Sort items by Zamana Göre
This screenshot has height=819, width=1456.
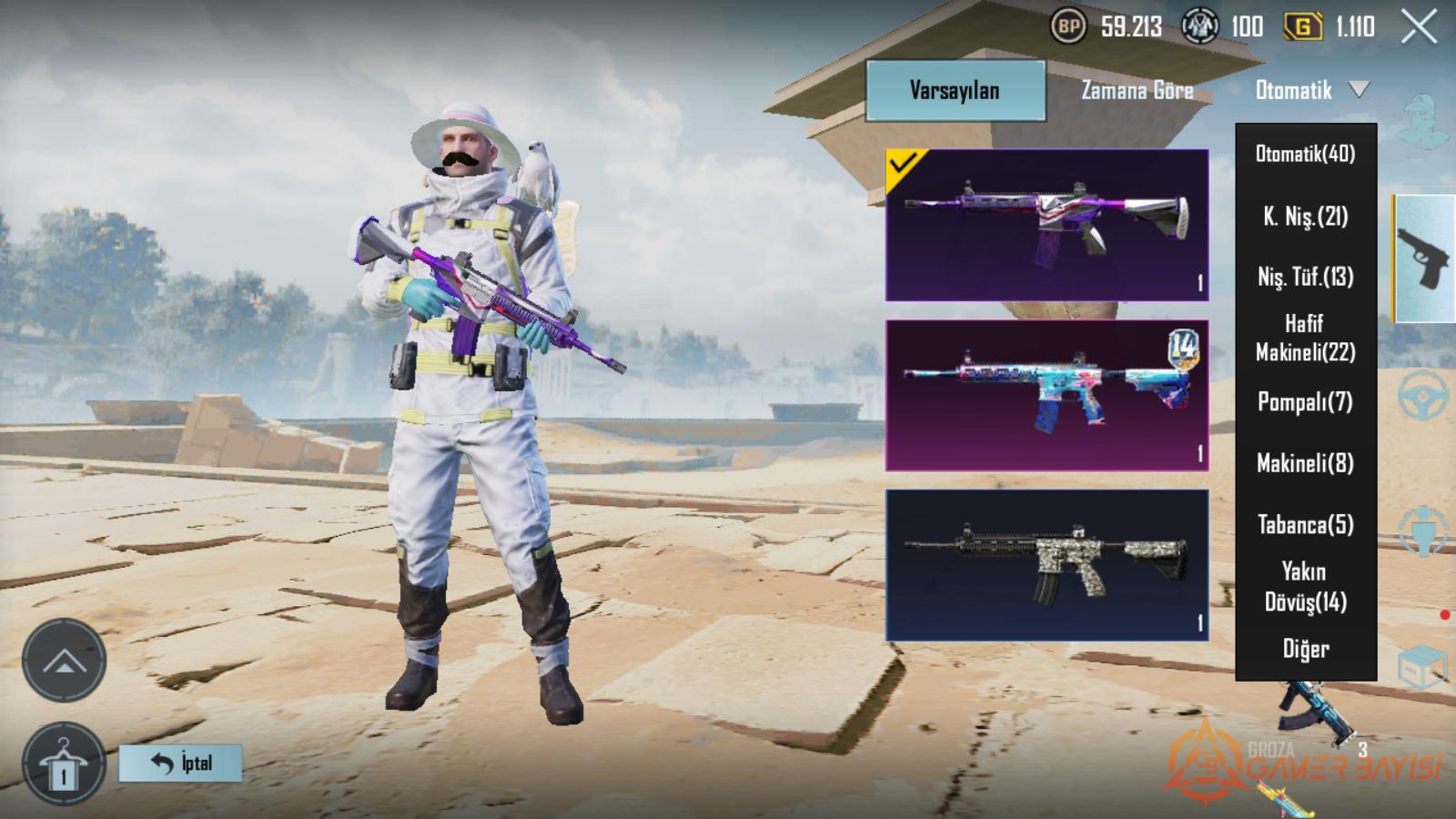click(x=1137, y=90)
